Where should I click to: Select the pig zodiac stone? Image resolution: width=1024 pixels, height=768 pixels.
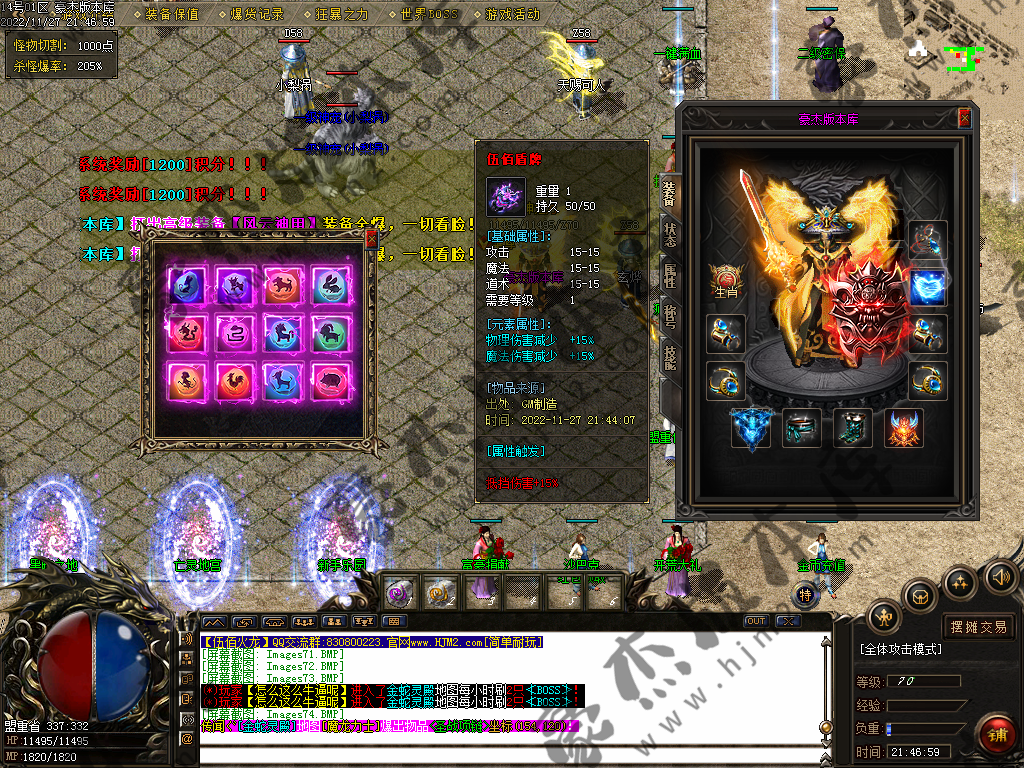[330, 382]
